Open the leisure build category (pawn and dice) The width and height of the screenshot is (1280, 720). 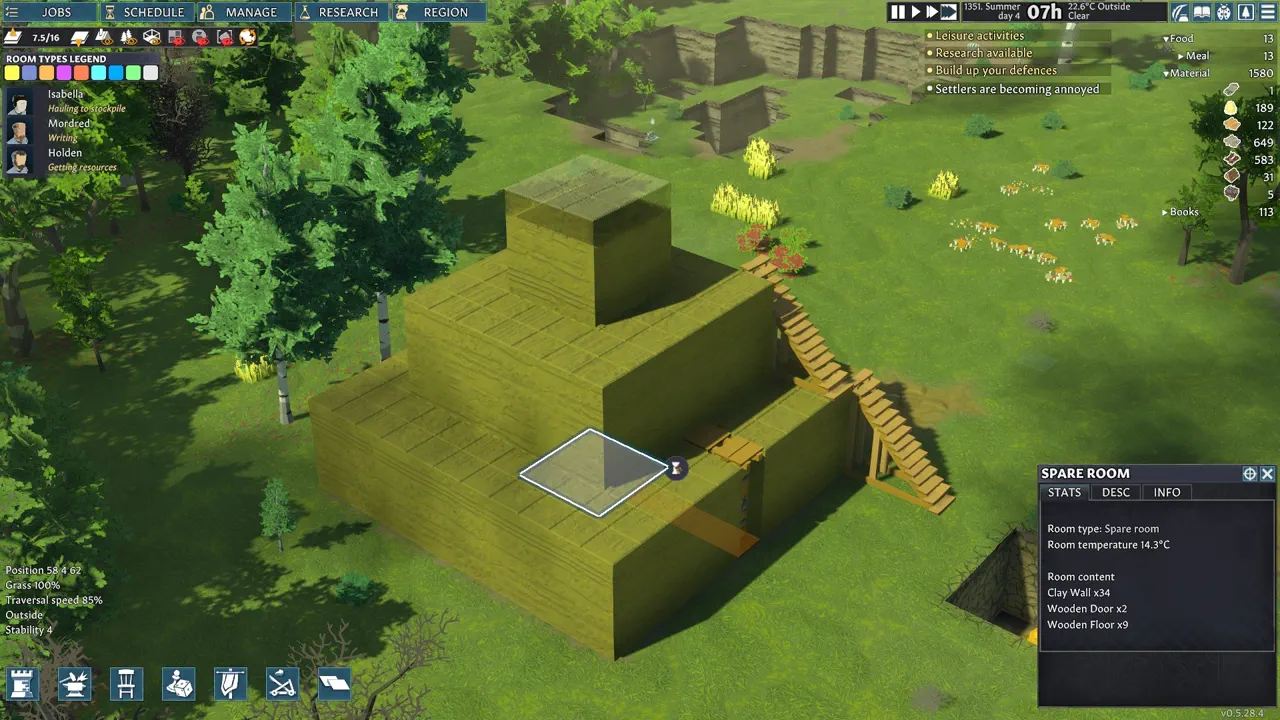point(178,684)
